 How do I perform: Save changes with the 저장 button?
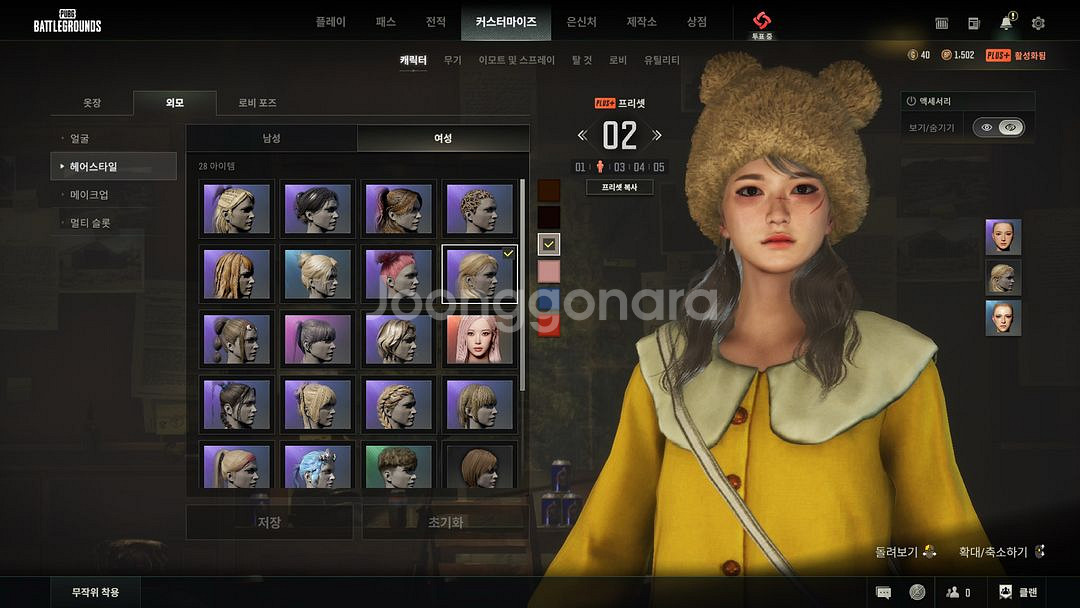pyautogui.click(x=269, y=522)
